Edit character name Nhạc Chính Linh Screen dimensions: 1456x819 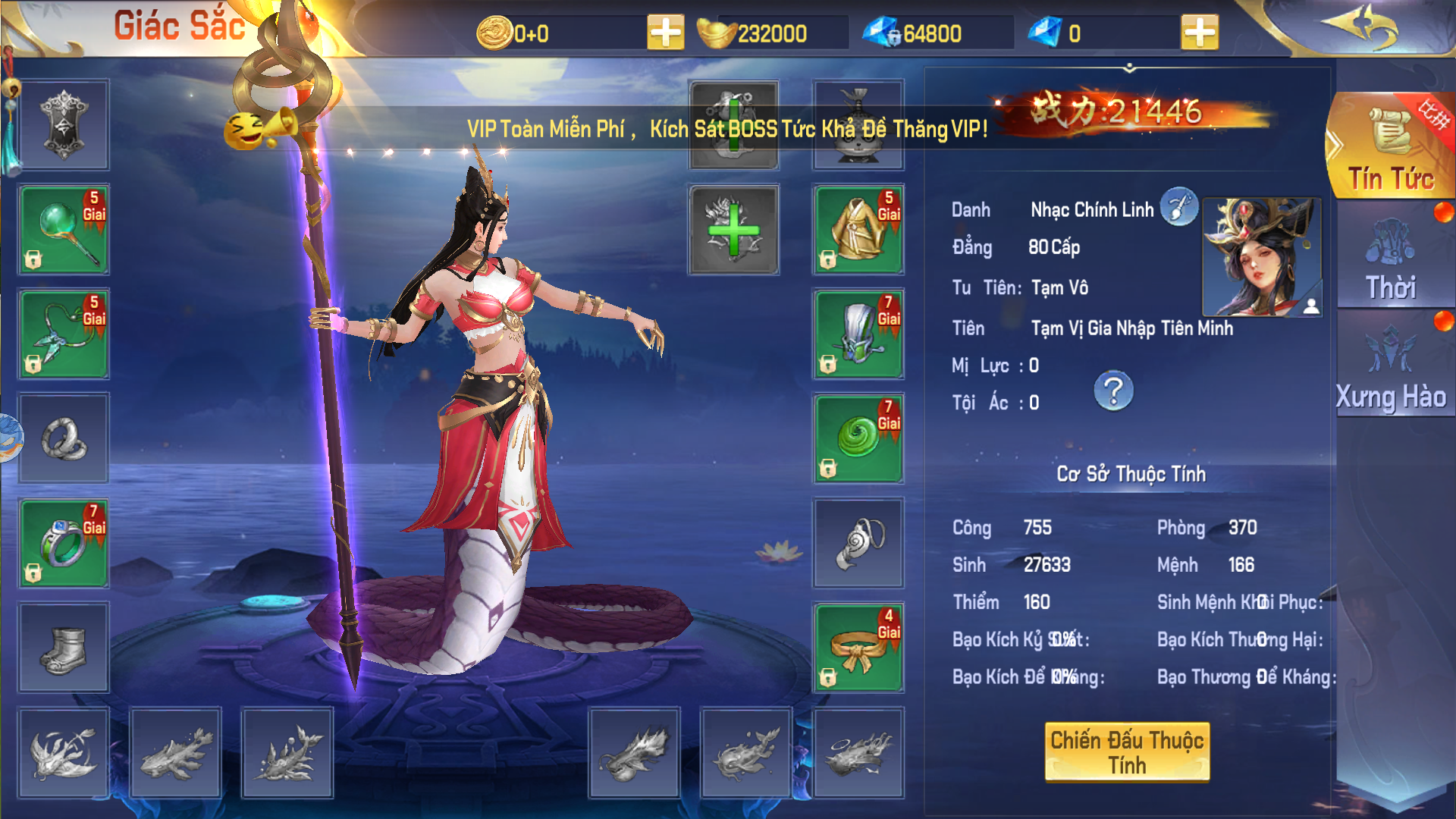[1178, 207]
